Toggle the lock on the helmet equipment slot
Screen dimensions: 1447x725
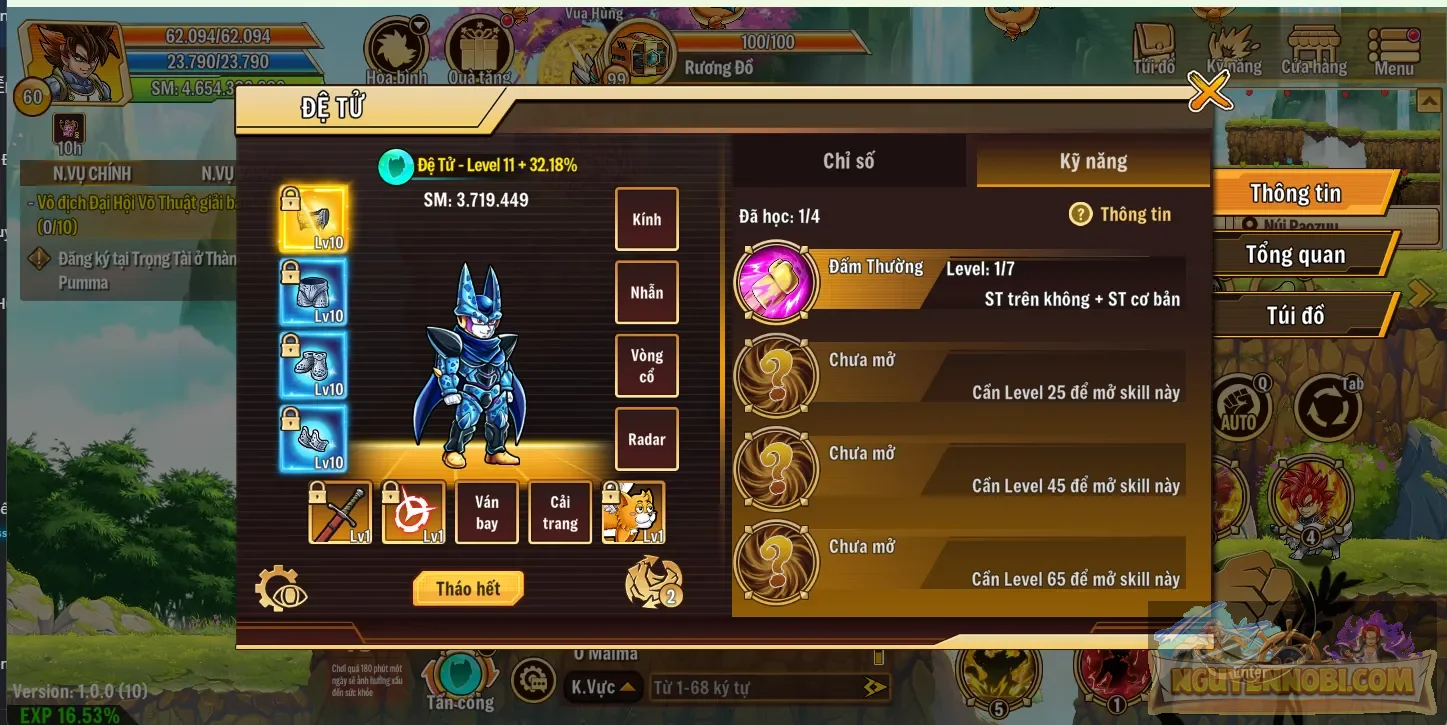(292, 198)
